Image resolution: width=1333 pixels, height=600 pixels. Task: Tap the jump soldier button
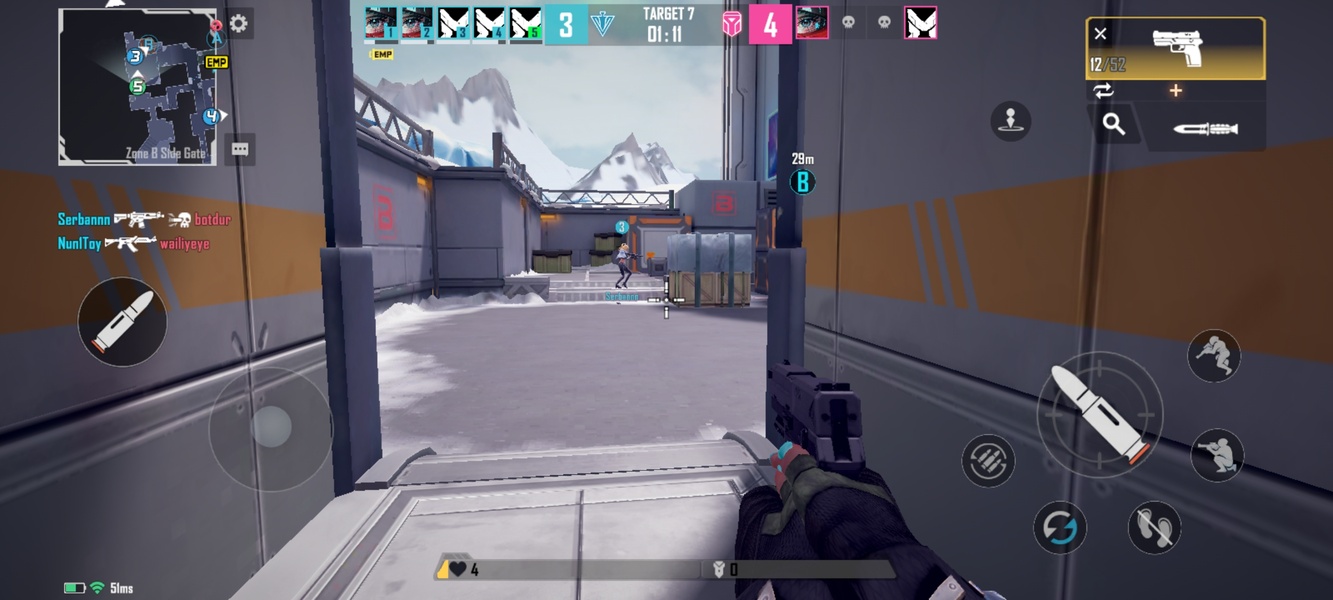pos(1214,355)
